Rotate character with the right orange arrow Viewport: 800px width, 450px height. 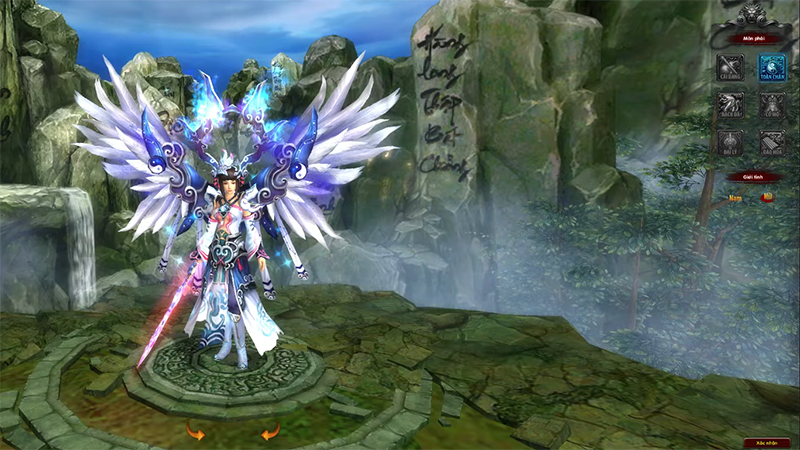pos(270,432)
